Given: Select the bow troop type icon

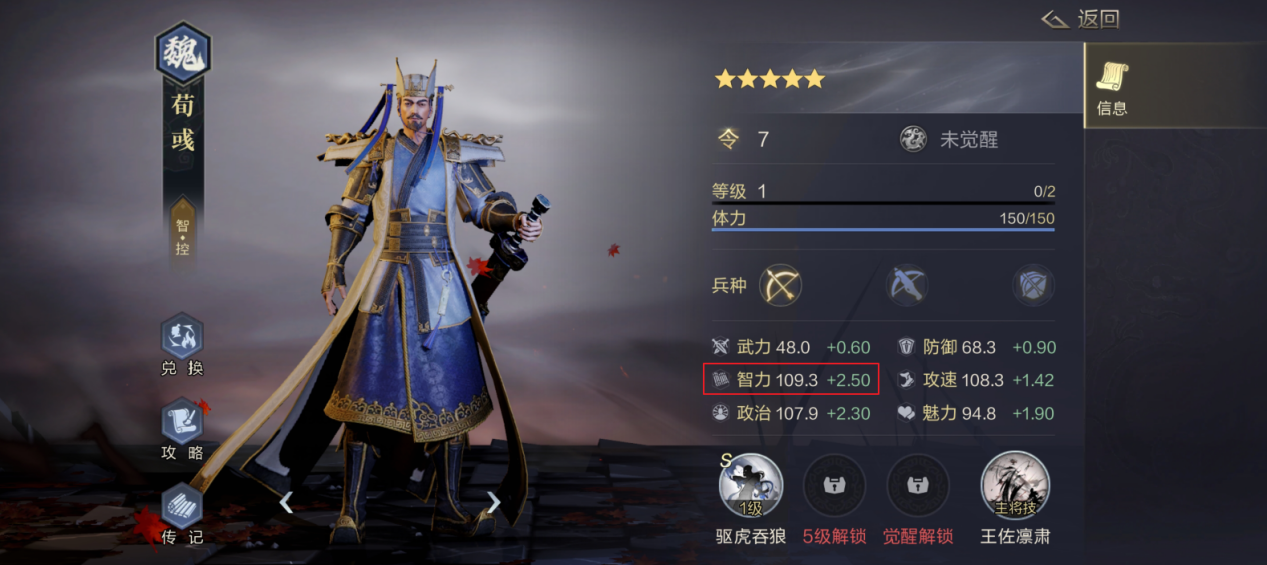Looking at the screenshot, I should coord(782,286).
